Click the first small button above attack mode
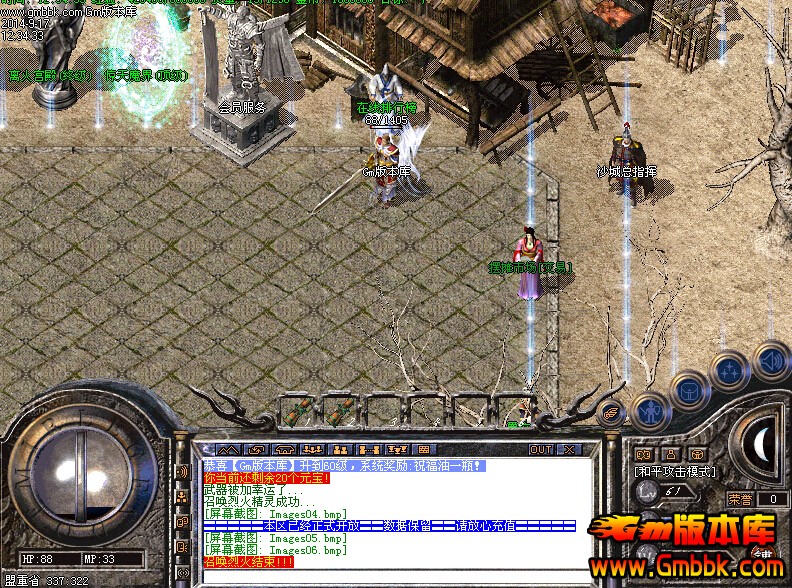Viewport: 792px width, 588px height. 643,455
